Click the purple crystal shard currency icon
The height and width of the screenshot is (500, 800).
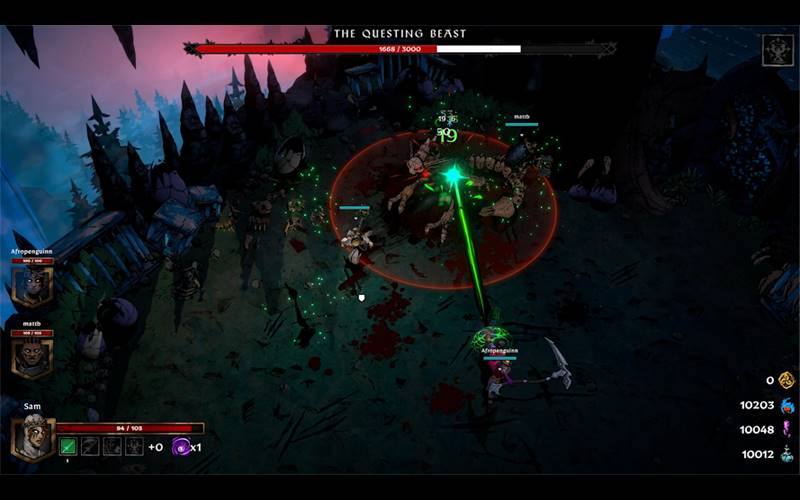click(787, 429)
